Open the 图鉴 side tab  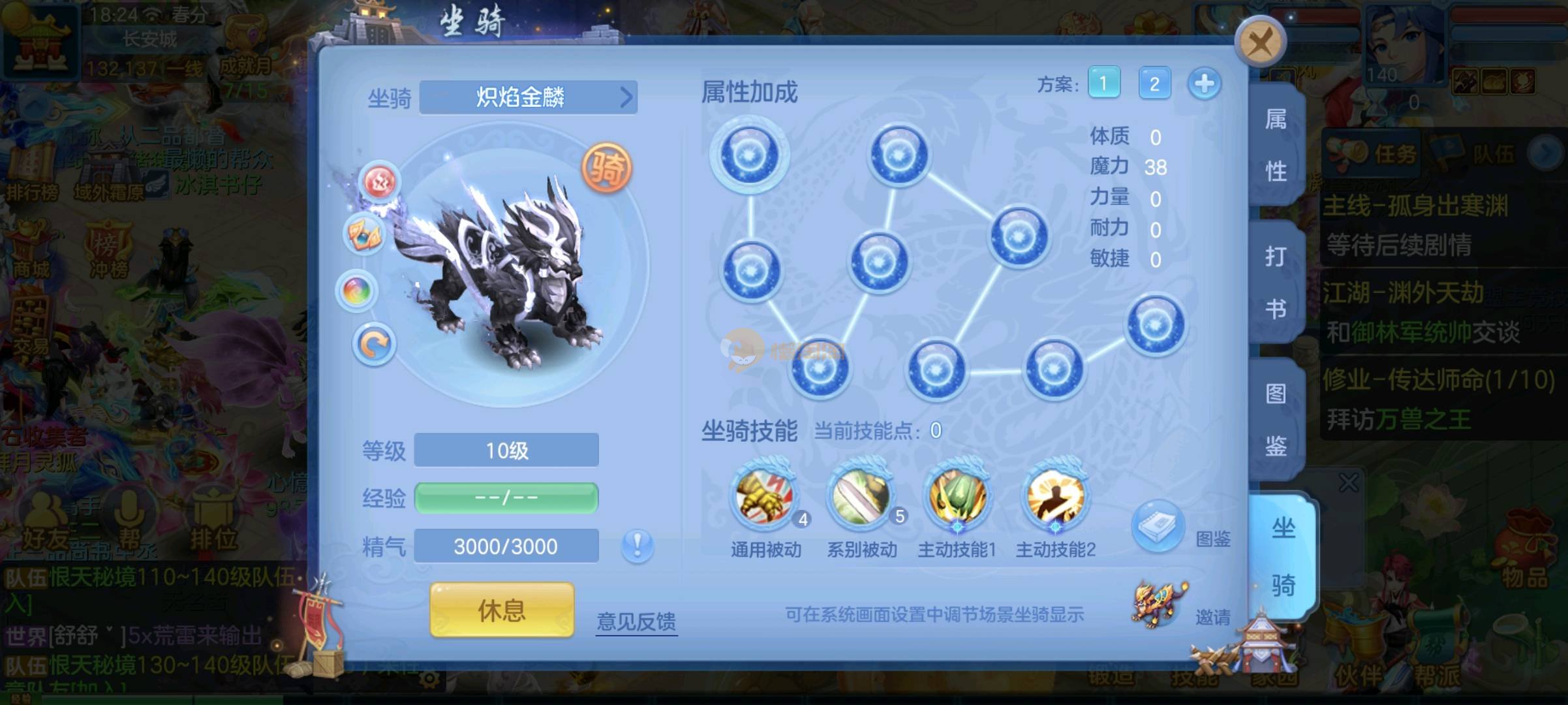point(1276,419)
